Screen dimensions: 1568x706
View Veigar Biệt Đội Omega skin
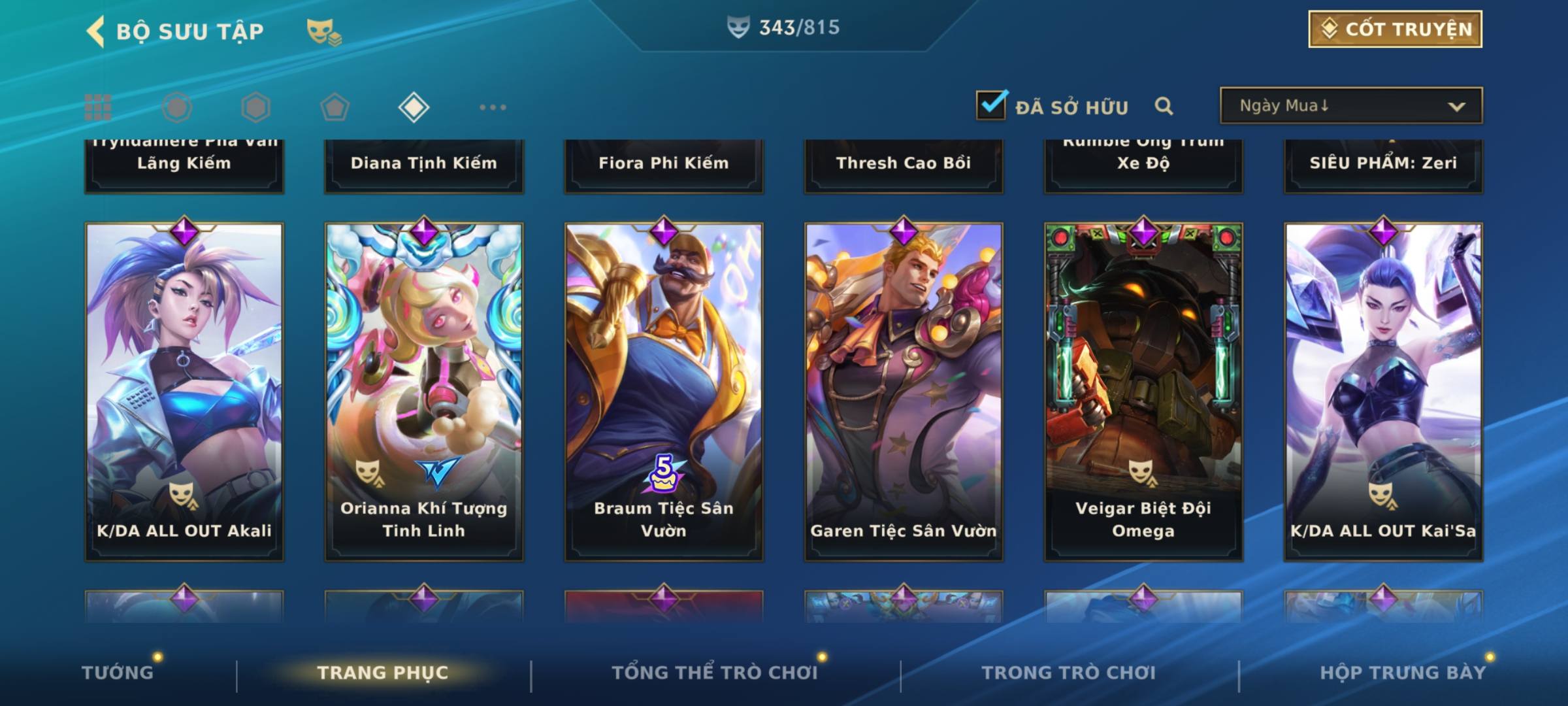(1143, 392)
